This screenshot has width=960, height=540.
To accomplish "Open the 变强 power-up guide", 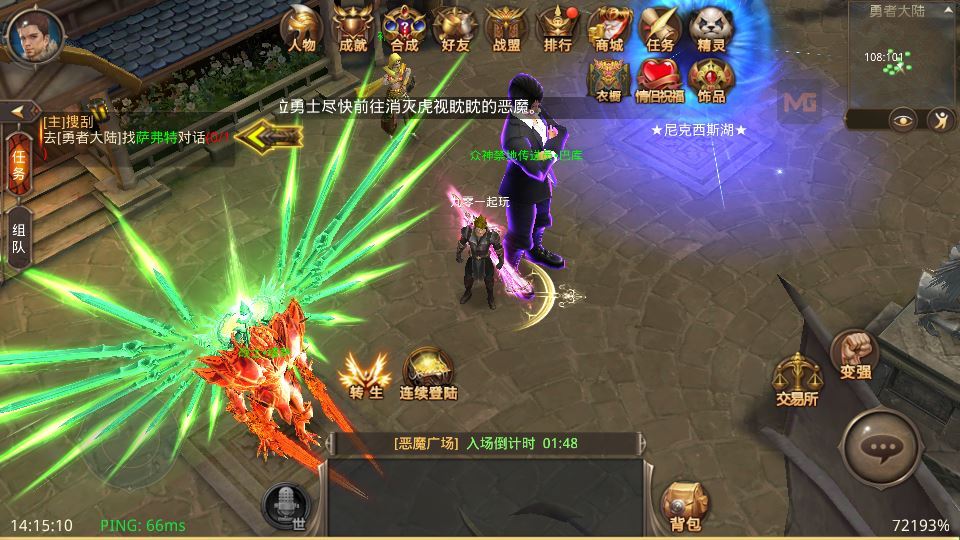I will 855,354.
